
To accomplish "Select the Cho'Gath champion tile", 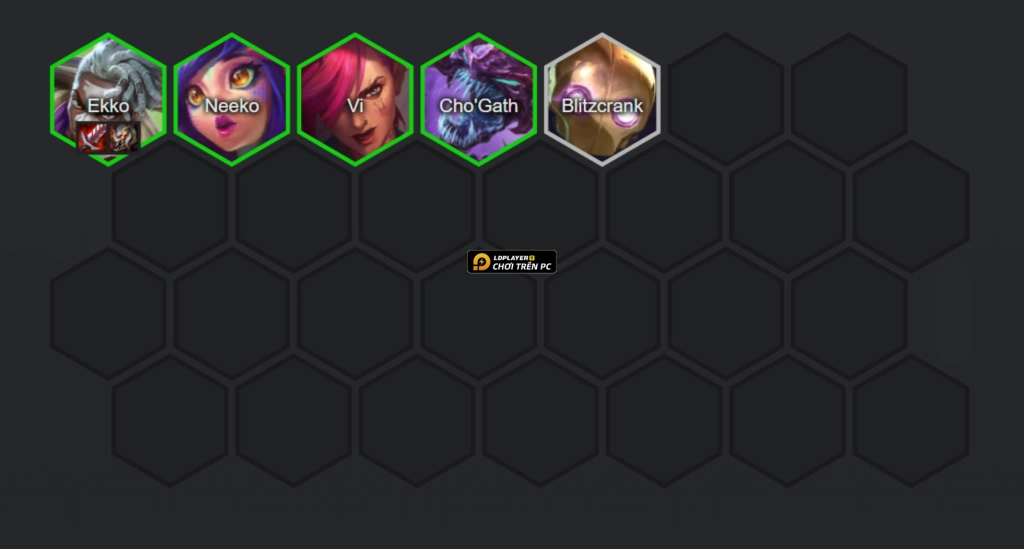I will [479, 98].
